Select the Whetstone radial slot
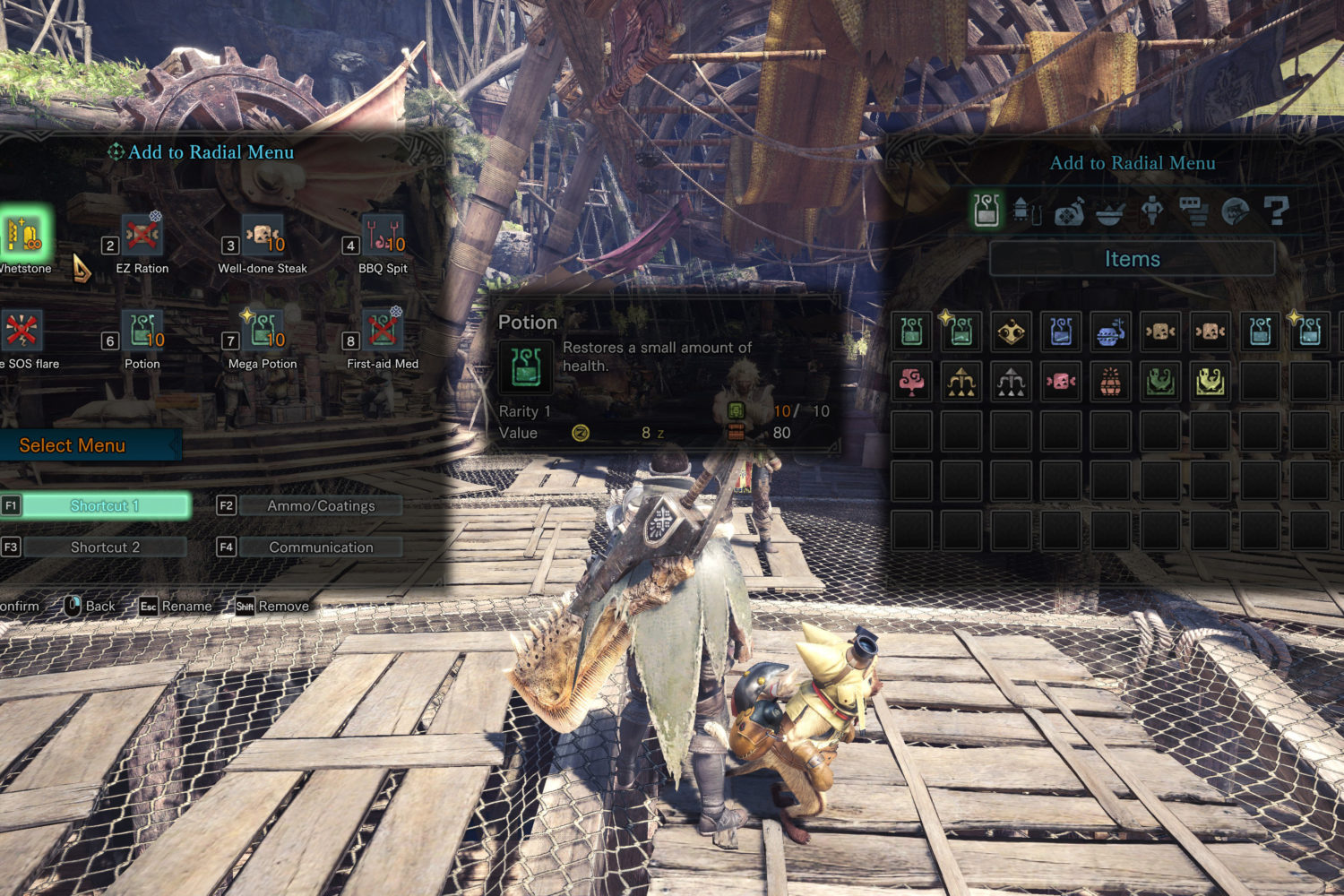This screenshot has height=896, width=1344. pyautogui.click(x=25, y=236)
